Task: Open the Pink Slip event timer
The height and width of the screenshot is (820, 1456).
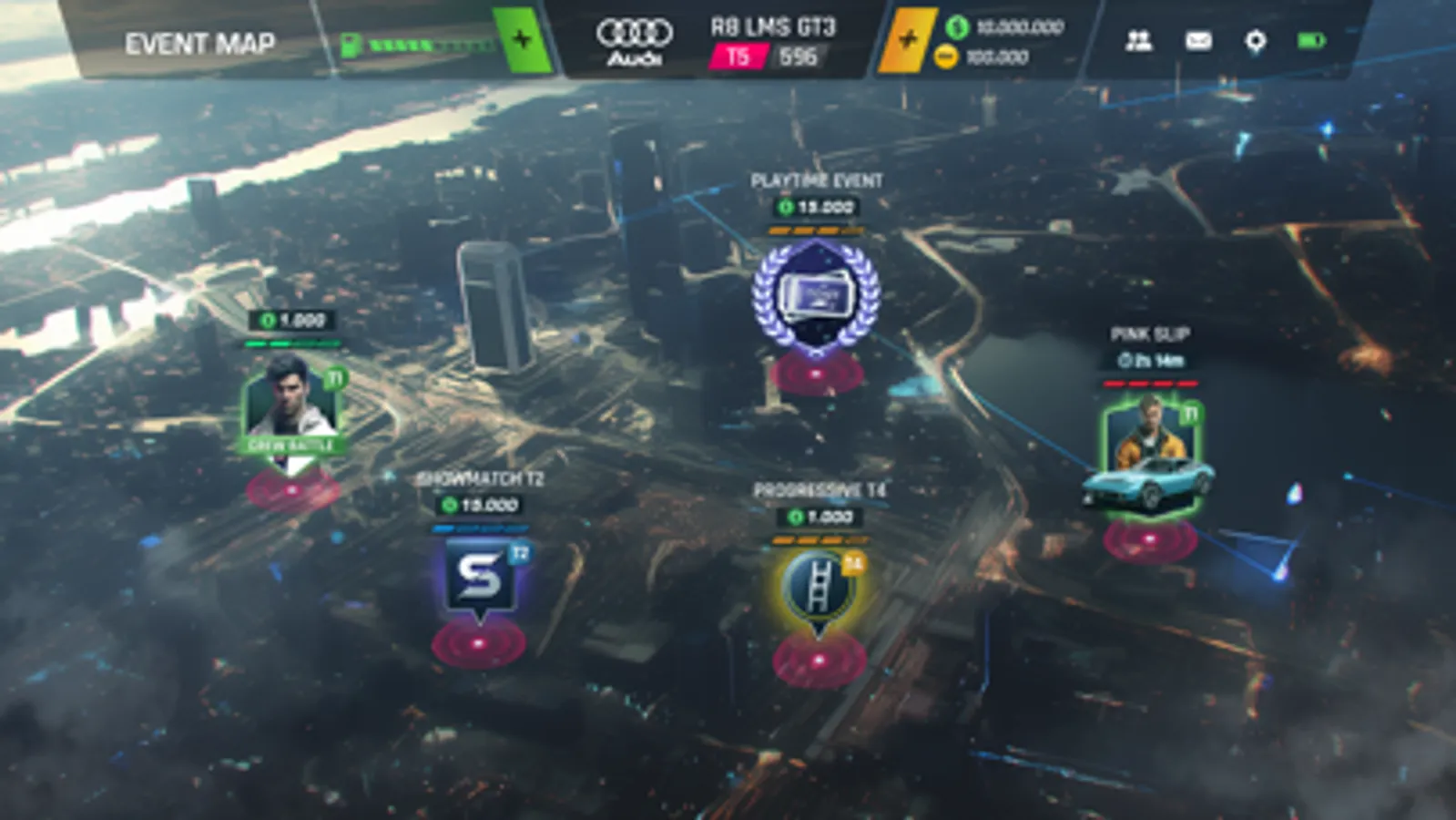Action: (1150, 361)
